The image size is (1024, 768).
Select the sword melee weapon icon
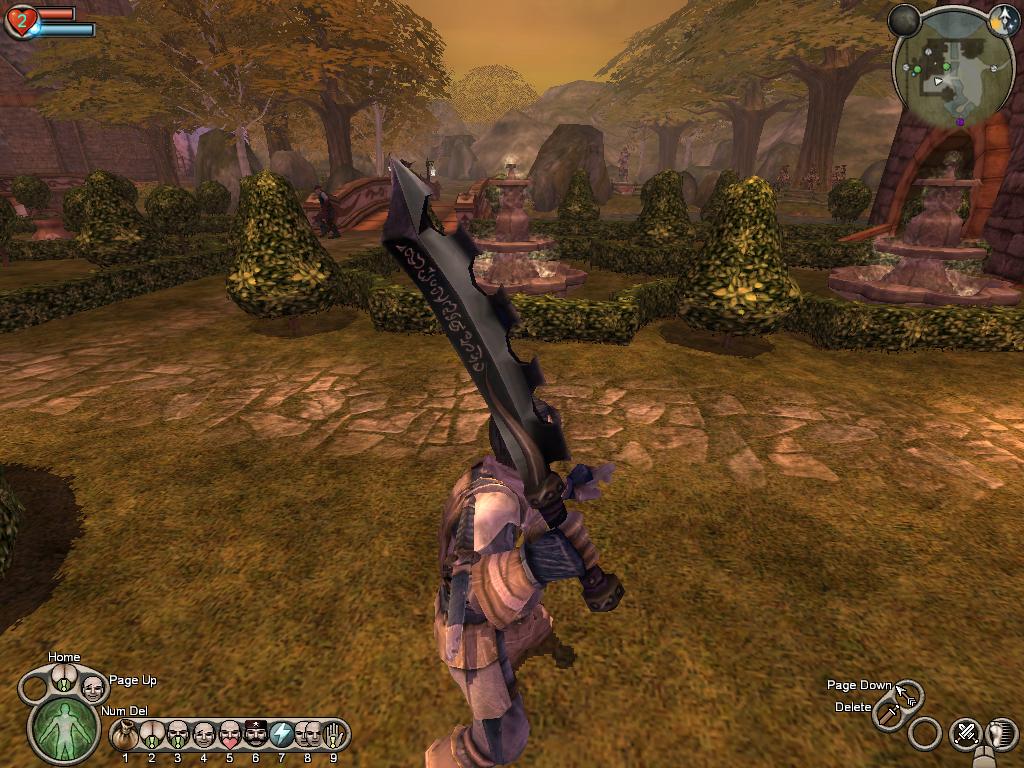pos(887,714)
